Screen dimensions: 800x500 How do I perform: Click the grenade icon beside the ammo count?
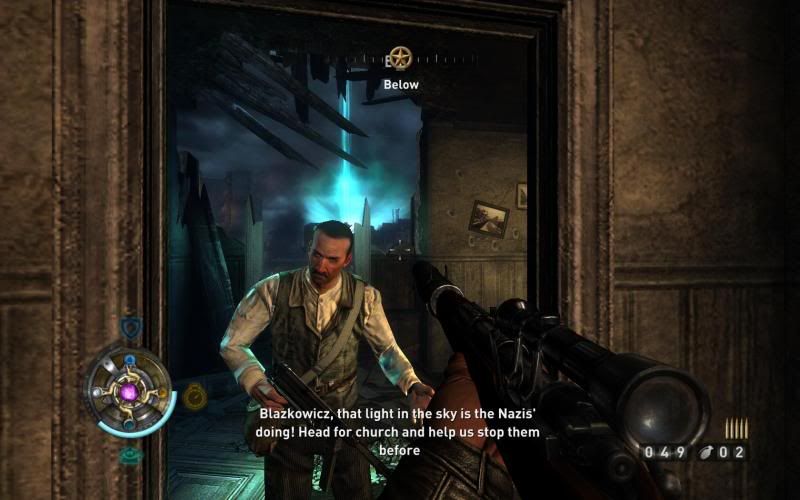[707, 453]
